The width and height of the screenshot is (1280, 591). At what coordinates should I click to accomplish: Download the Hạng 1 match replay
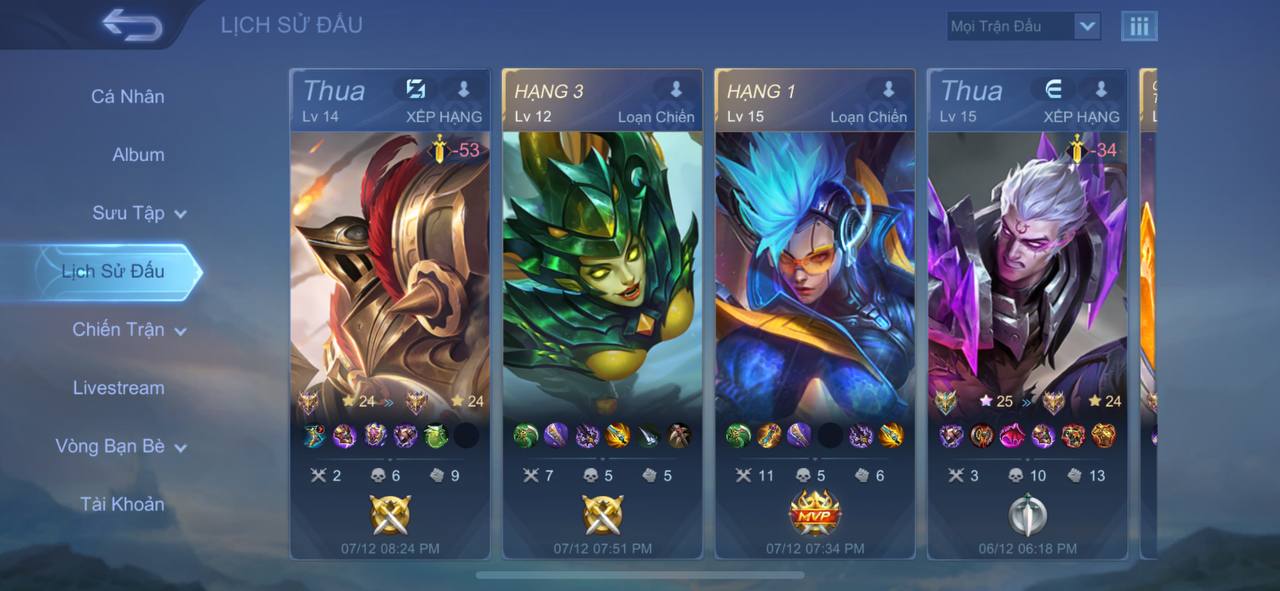[888, 90]
